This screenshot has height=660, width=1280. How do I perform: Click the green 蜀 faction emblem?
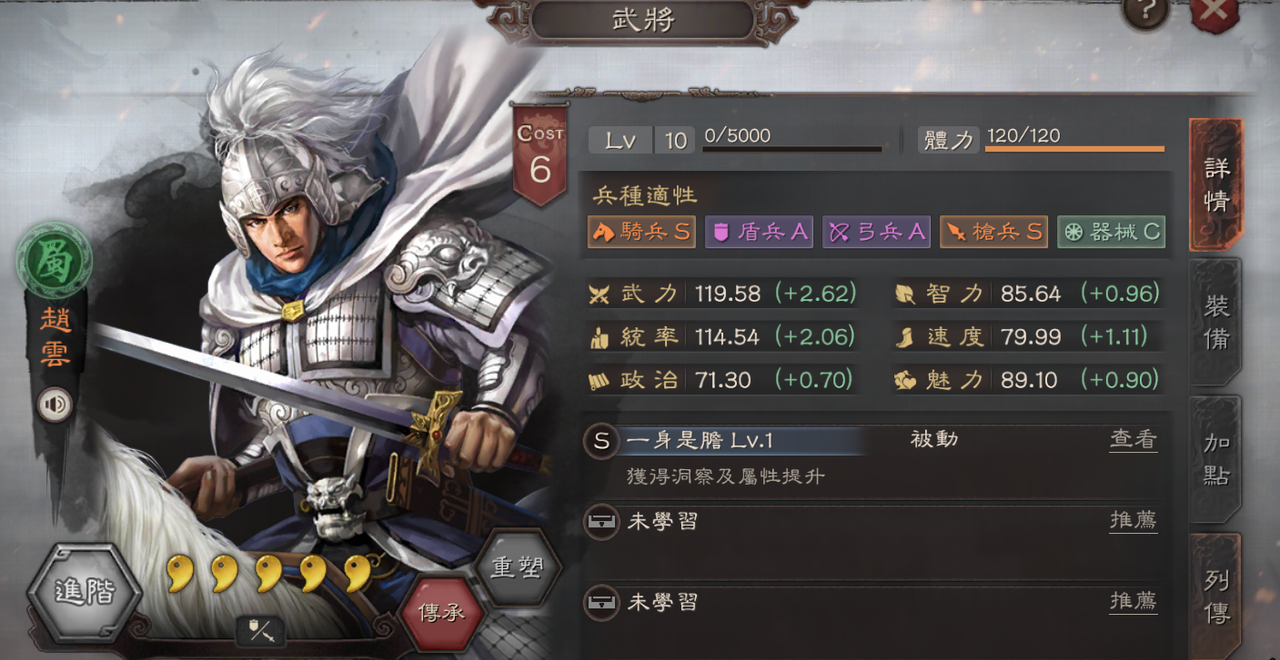(54, 259)
